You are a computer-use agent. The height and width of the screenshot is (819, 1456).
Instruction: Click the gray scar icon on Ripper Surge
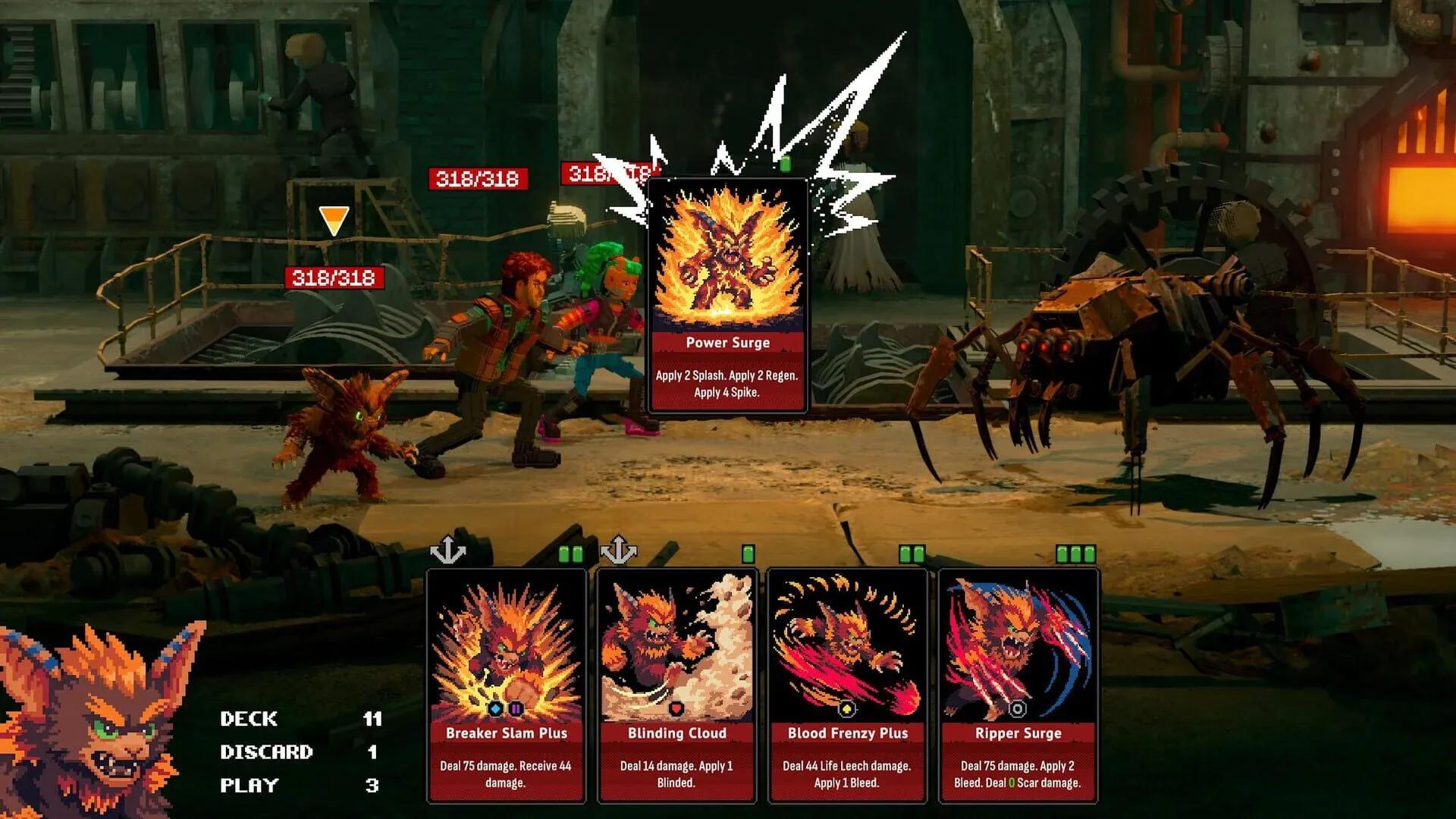(x=1018, y=709)
